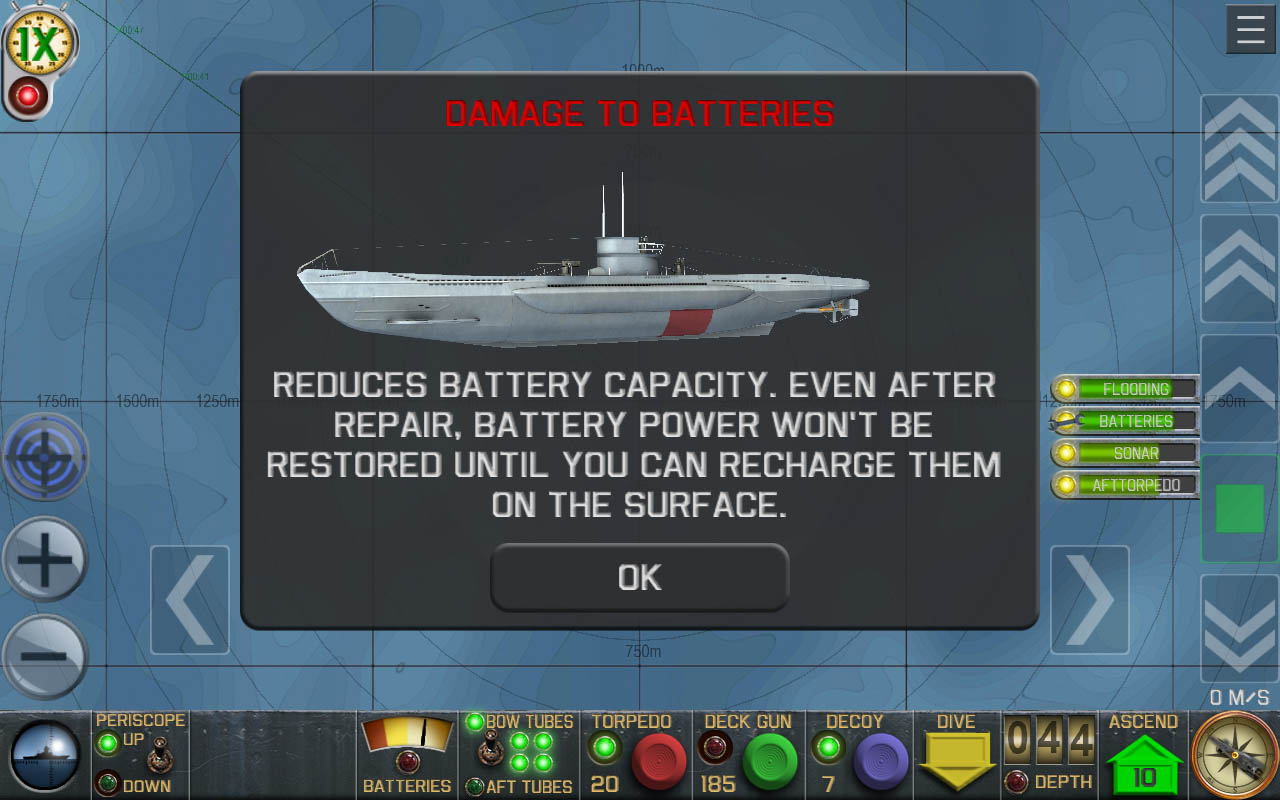Tap the blue crosshair target button
Screen dimensions: 1280x800
pos(45,458)
